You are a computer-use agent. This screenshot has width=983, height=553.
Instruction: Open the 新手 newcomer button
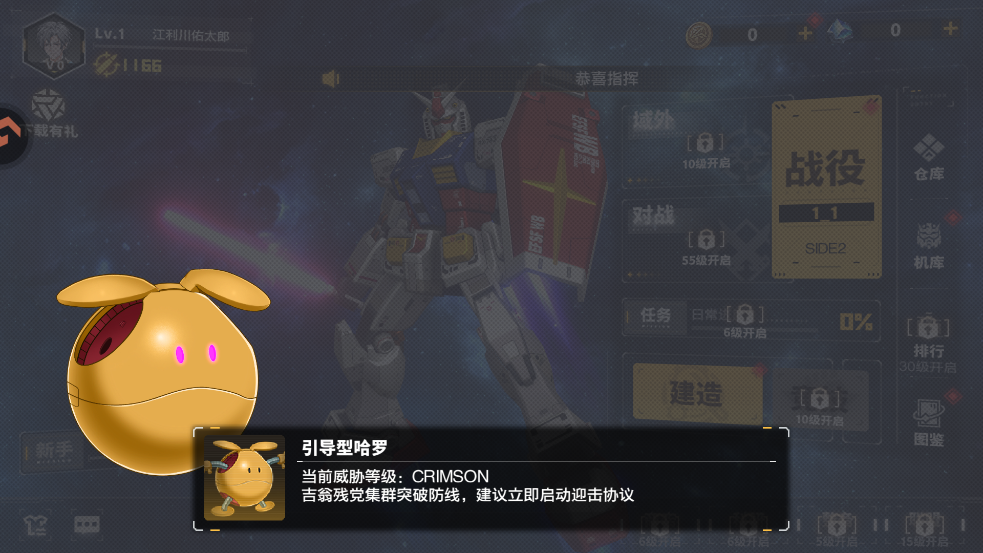(54, 451)
